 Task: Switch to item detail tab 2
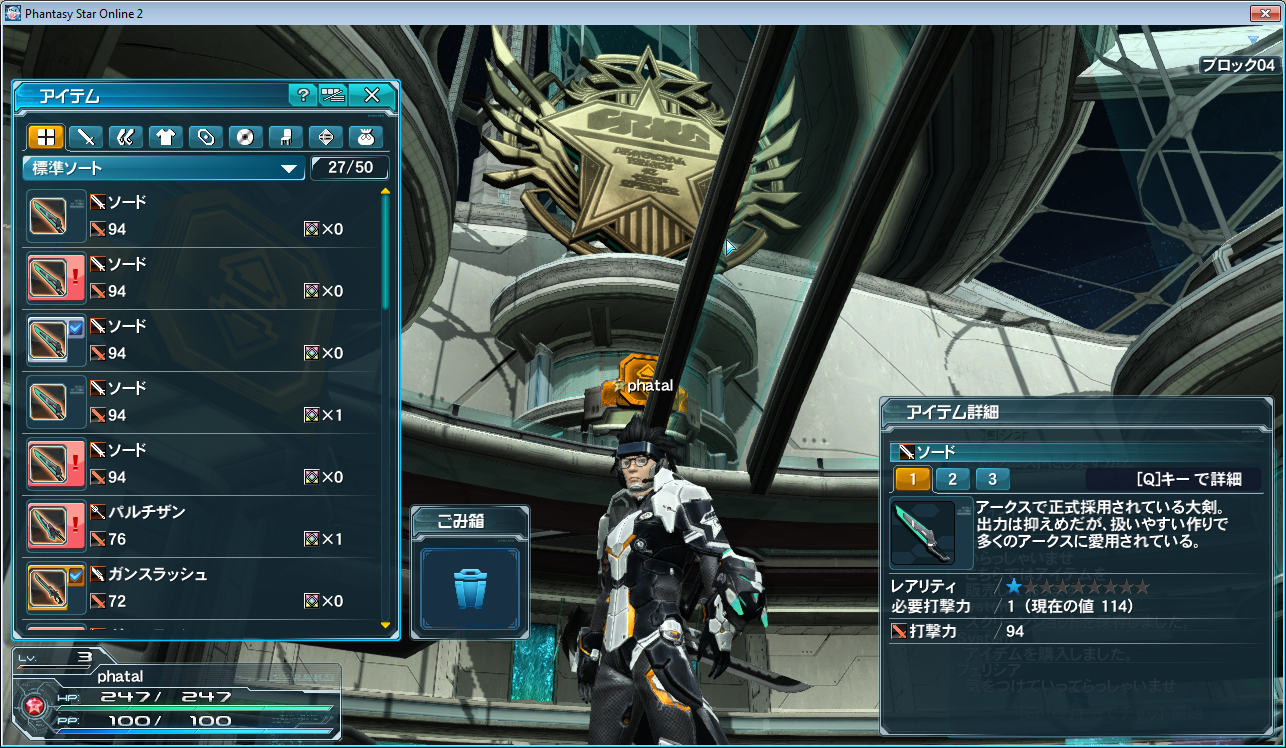[952, 479]
